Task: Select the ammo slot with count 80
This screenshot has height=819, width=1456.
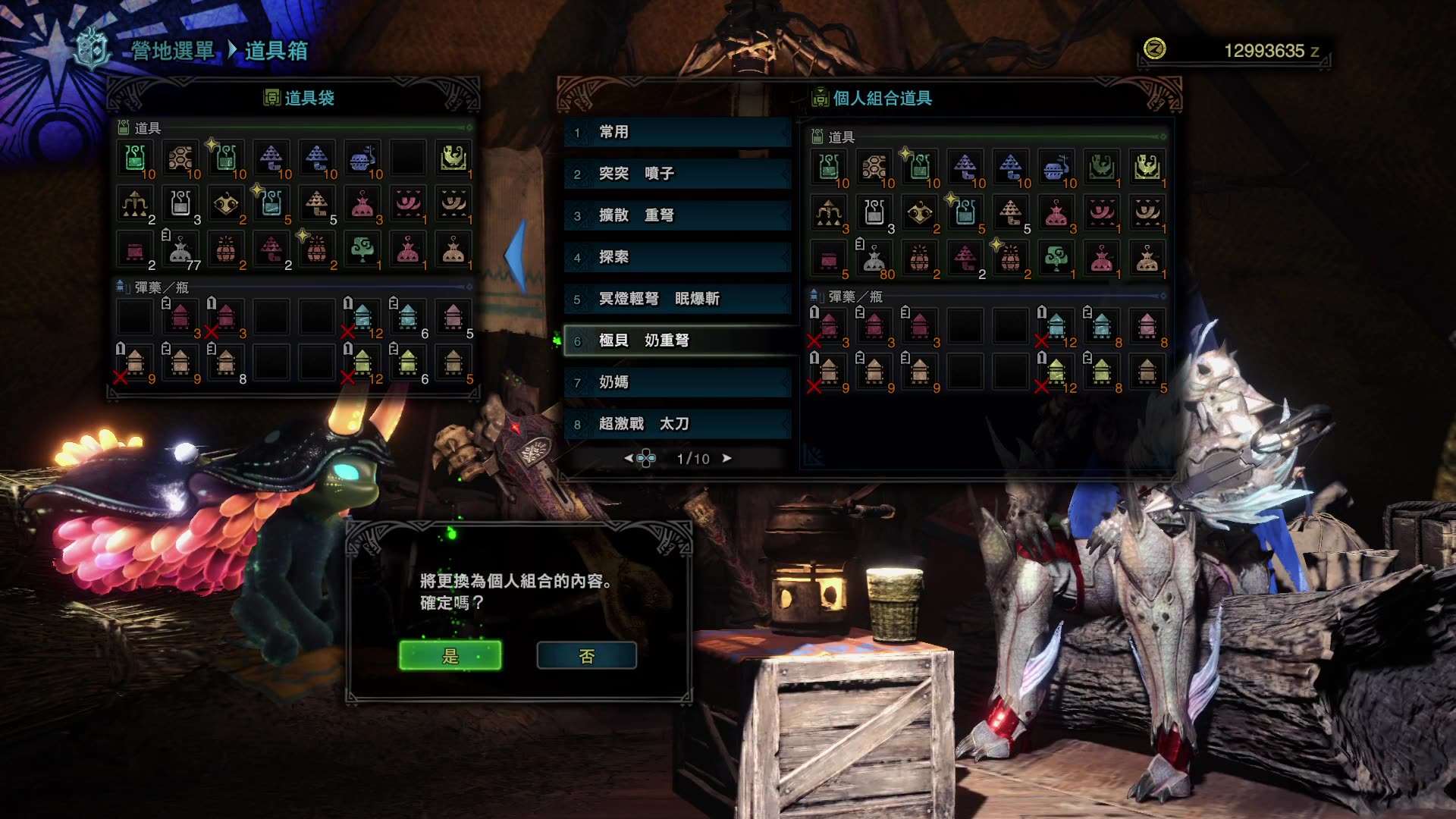Action: coord(874,259)
